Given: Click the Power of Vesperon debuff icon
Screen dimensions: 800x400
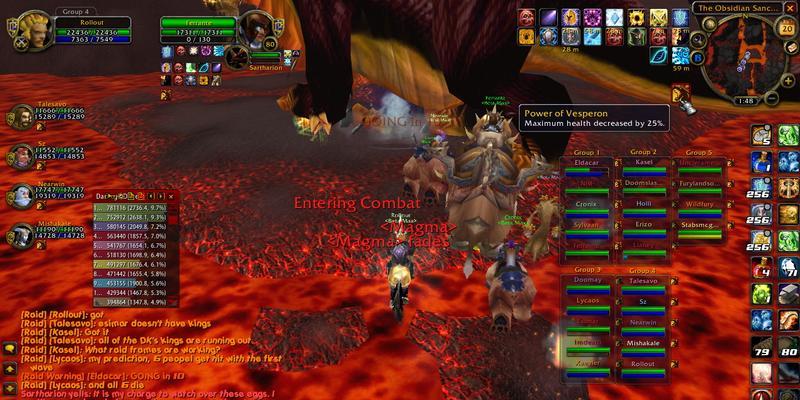Looking at the screenshot, I should 683,95.
